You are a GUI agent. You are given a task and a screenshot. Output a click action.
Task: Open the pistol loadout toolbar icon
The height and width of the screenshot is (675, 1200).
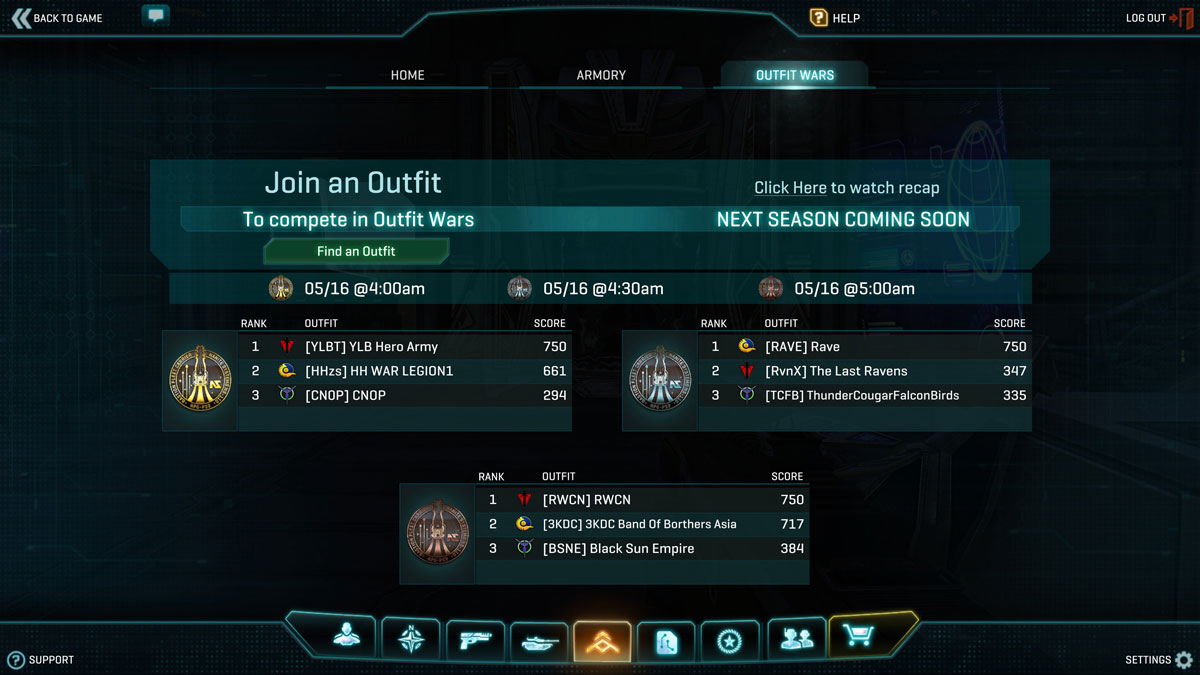pos(475,640)
